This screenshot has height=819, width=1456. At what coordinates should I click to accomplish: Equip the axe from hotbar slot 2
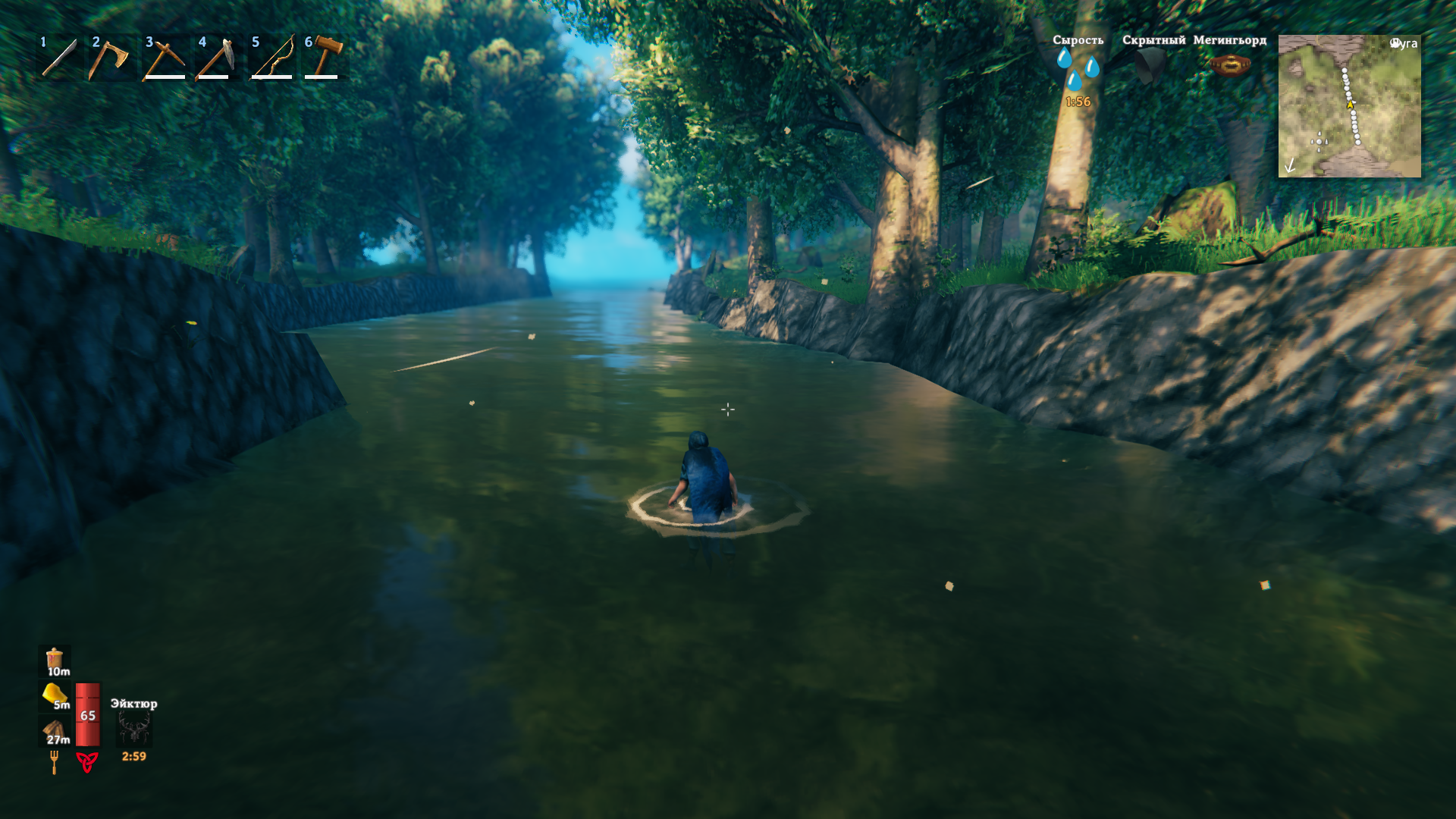tap(111, 58)
